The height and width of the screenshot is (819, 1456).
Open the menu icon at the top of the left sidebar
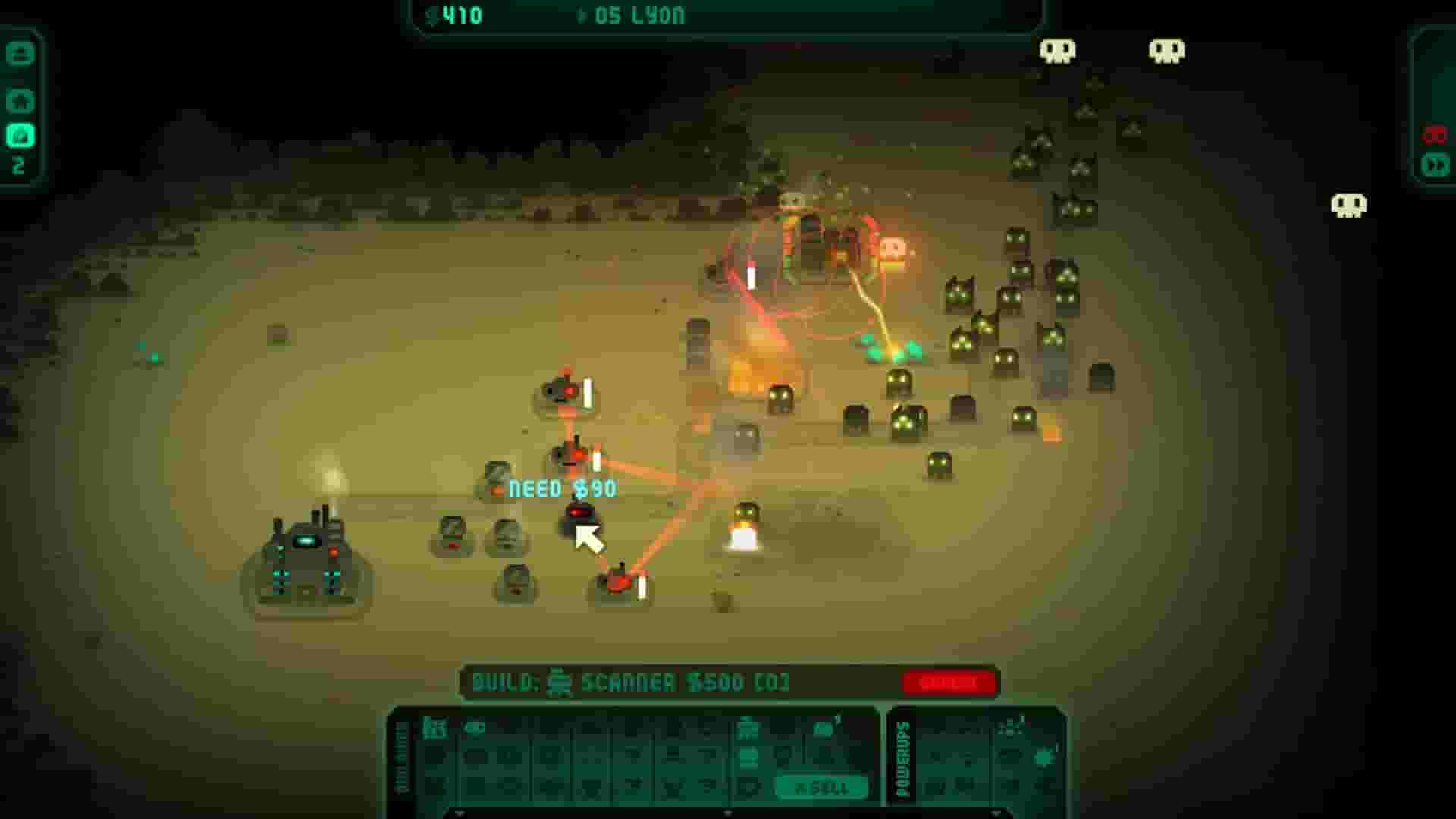tap(19, 54)
